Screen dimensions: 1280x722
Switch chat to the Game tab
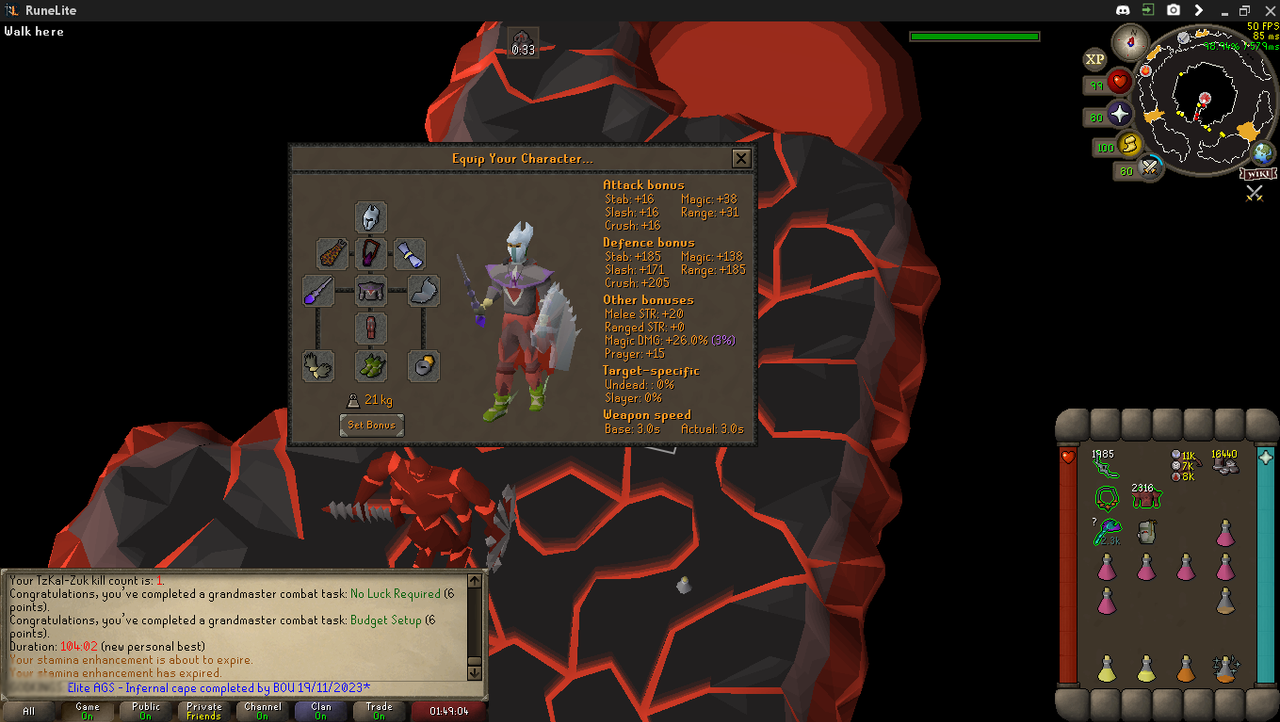point(88,710)
